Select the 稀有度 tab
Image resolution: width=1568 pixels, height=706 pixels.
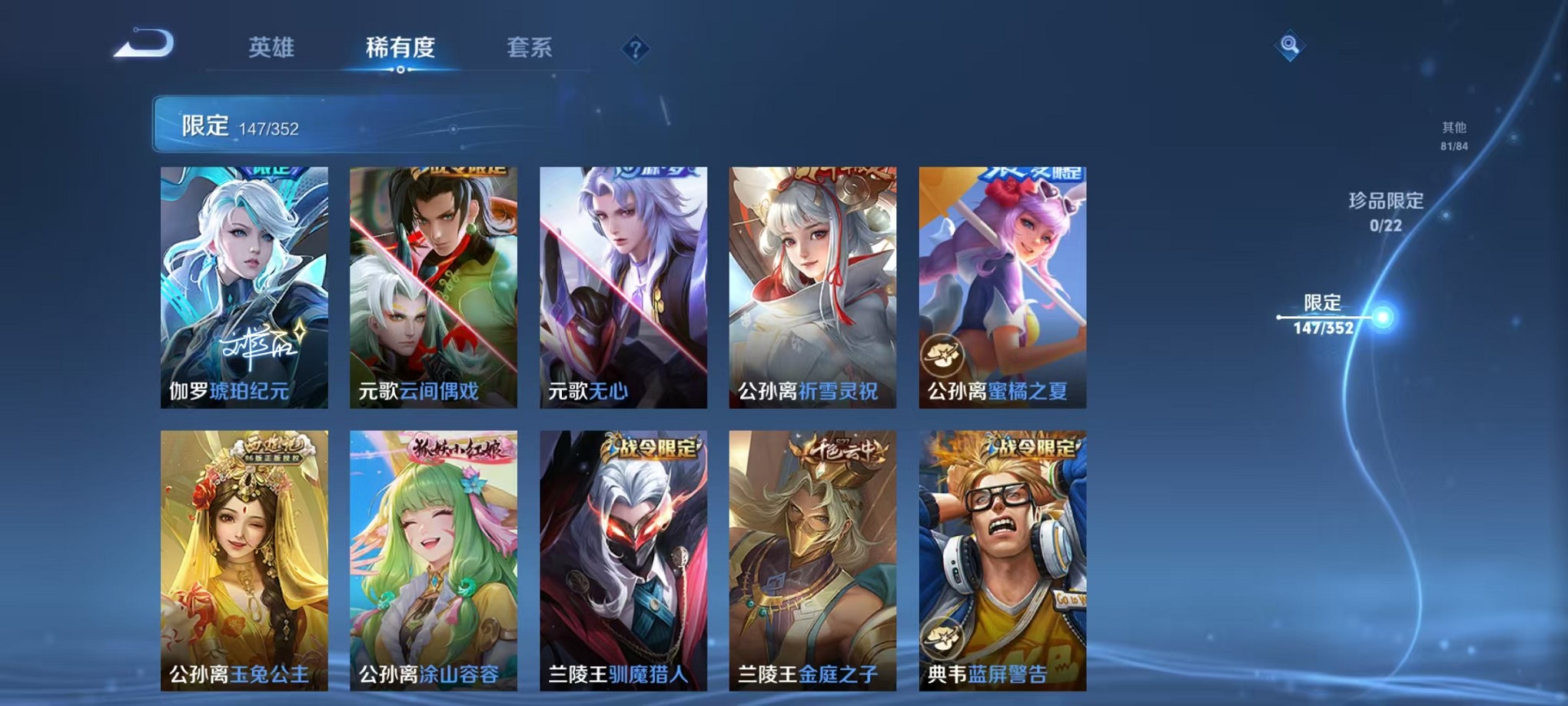coord(401,48)
